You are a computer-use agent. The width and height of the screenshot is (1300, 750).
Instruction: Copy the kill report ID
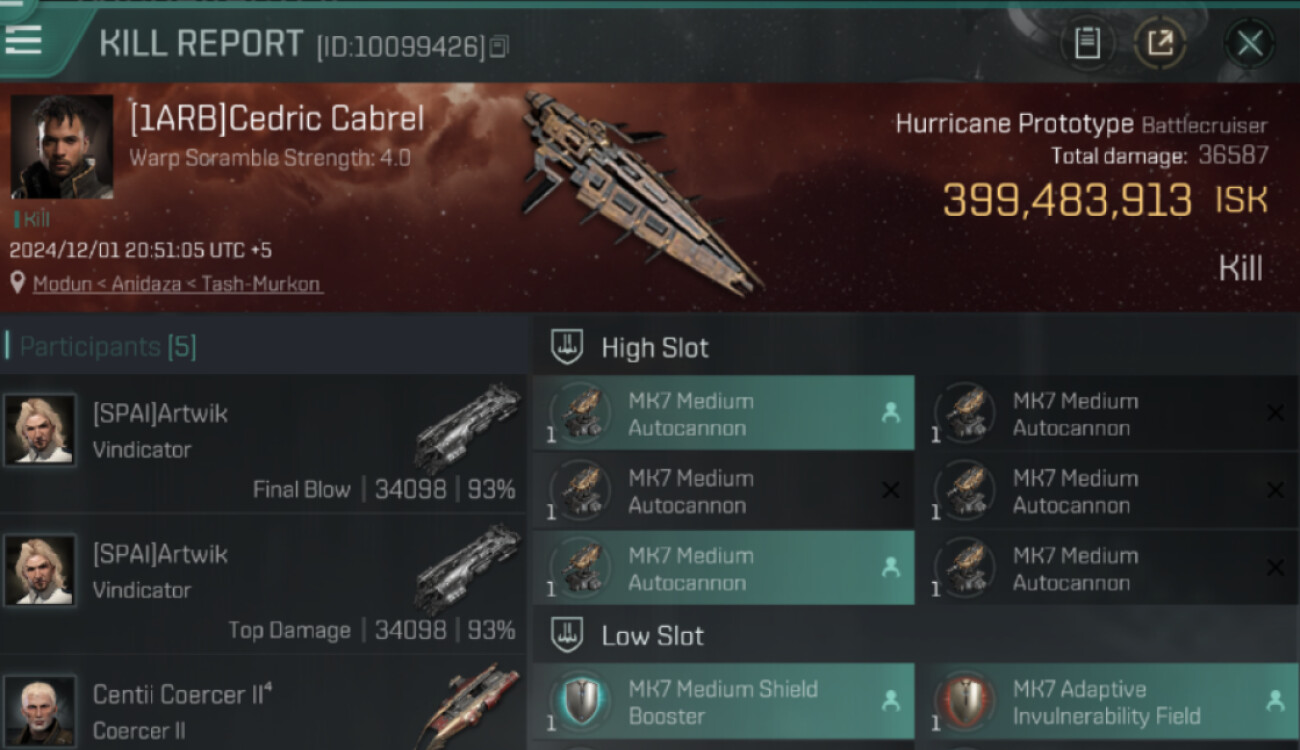pos(500,46)
